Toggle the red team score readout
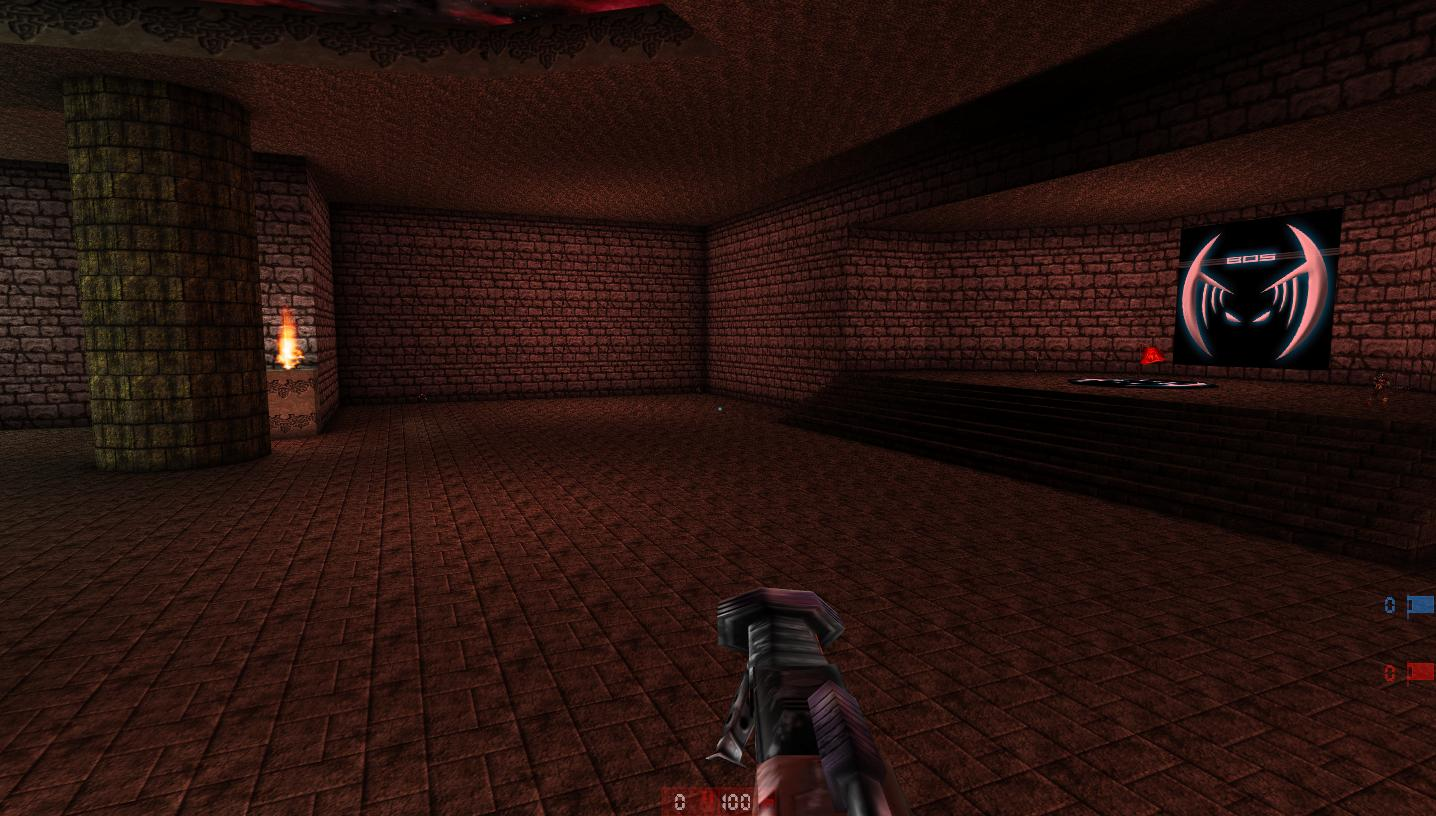The height and width of the screenshot is (816, 1436). (1389, 673)
